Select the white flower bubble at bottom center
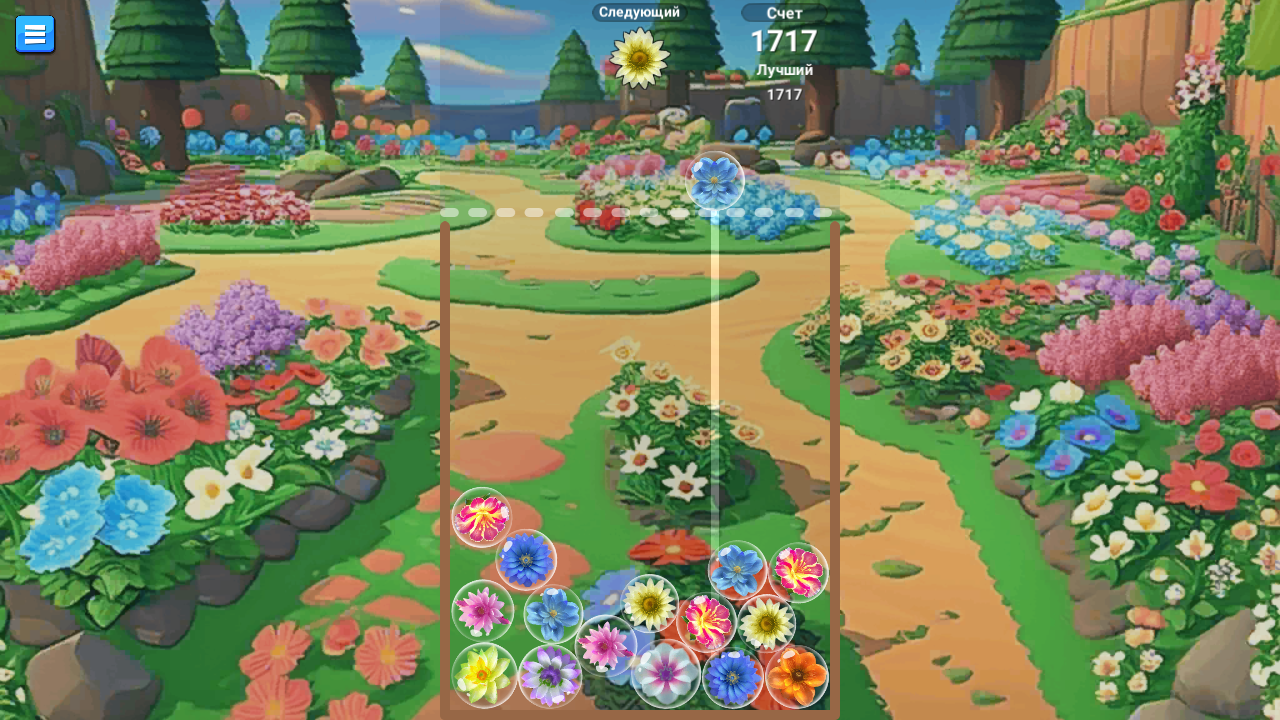 (666, 678)
